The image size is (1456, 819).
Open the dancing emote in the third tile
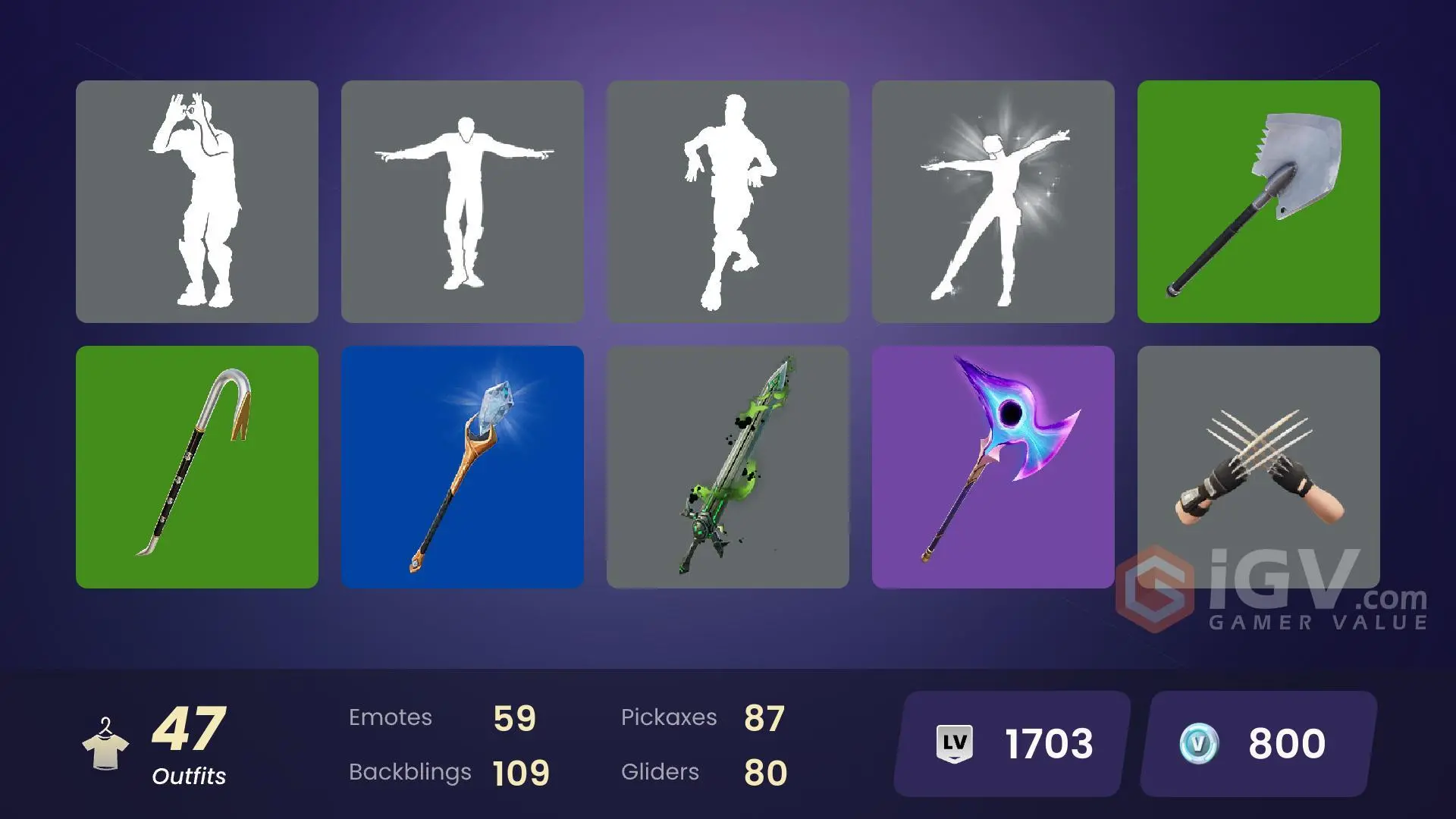[726, 201]
